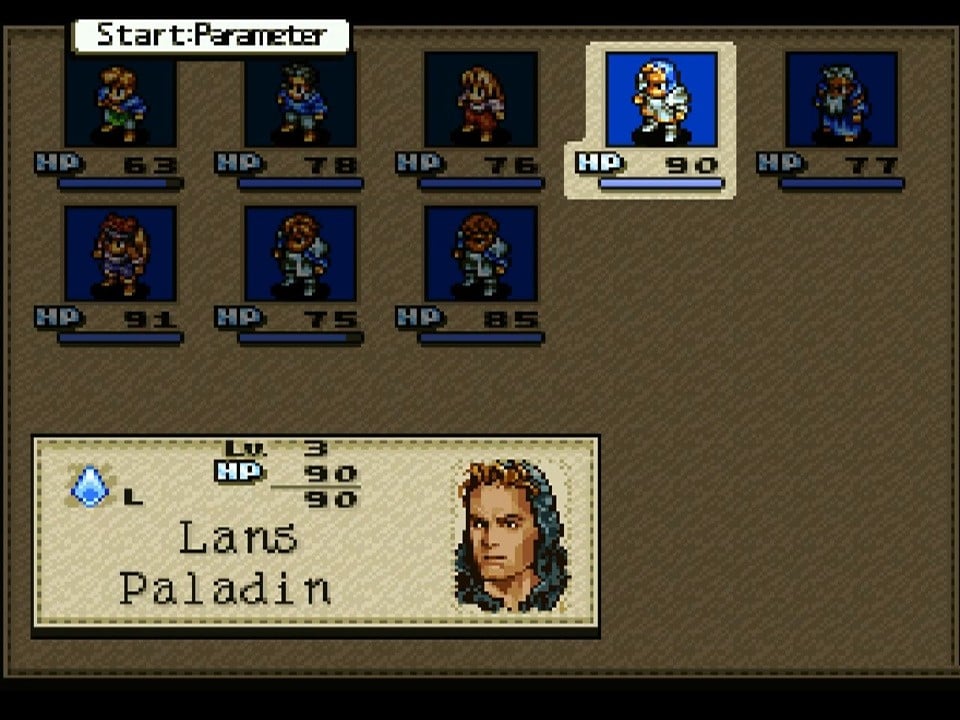960x720 pixels.
Task: Pick the unit showing 75 HP
Action: 300,254
